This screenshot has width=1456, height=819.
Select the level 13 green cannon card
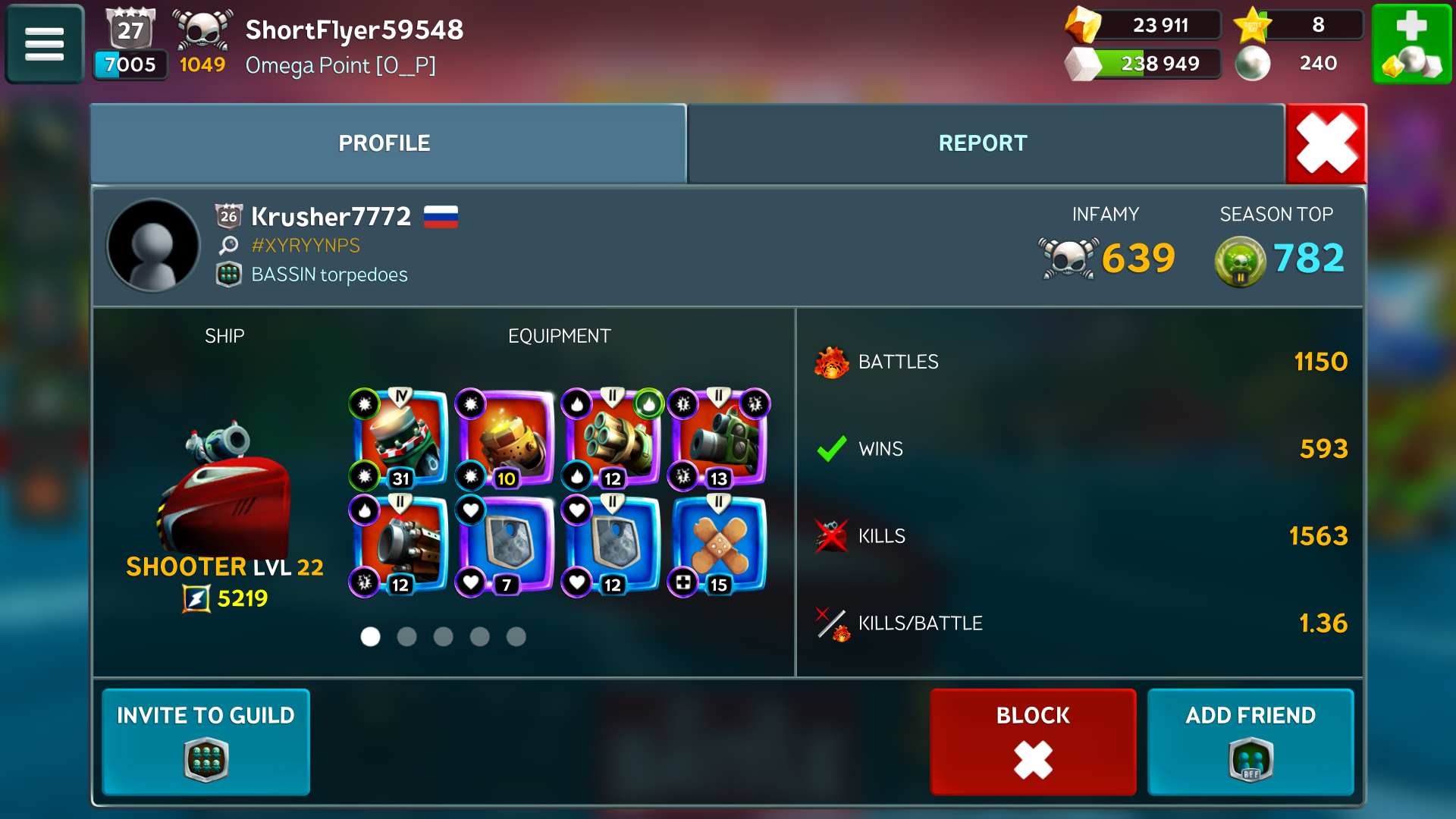pyautogui.click(x=718, y=440)
